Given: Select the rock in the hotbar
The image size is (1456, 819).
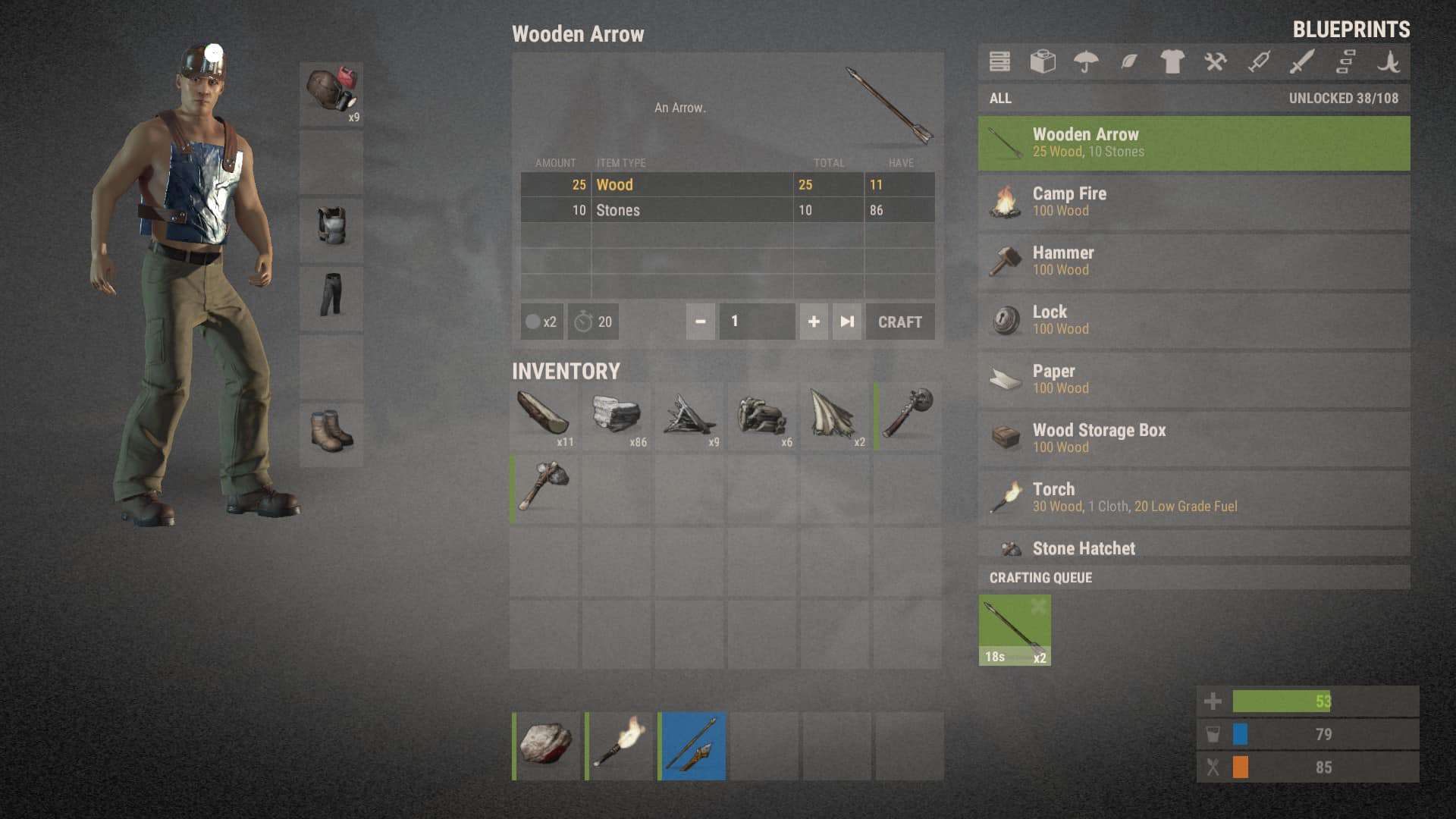Looking at the screenshot, I should point(546,745).
